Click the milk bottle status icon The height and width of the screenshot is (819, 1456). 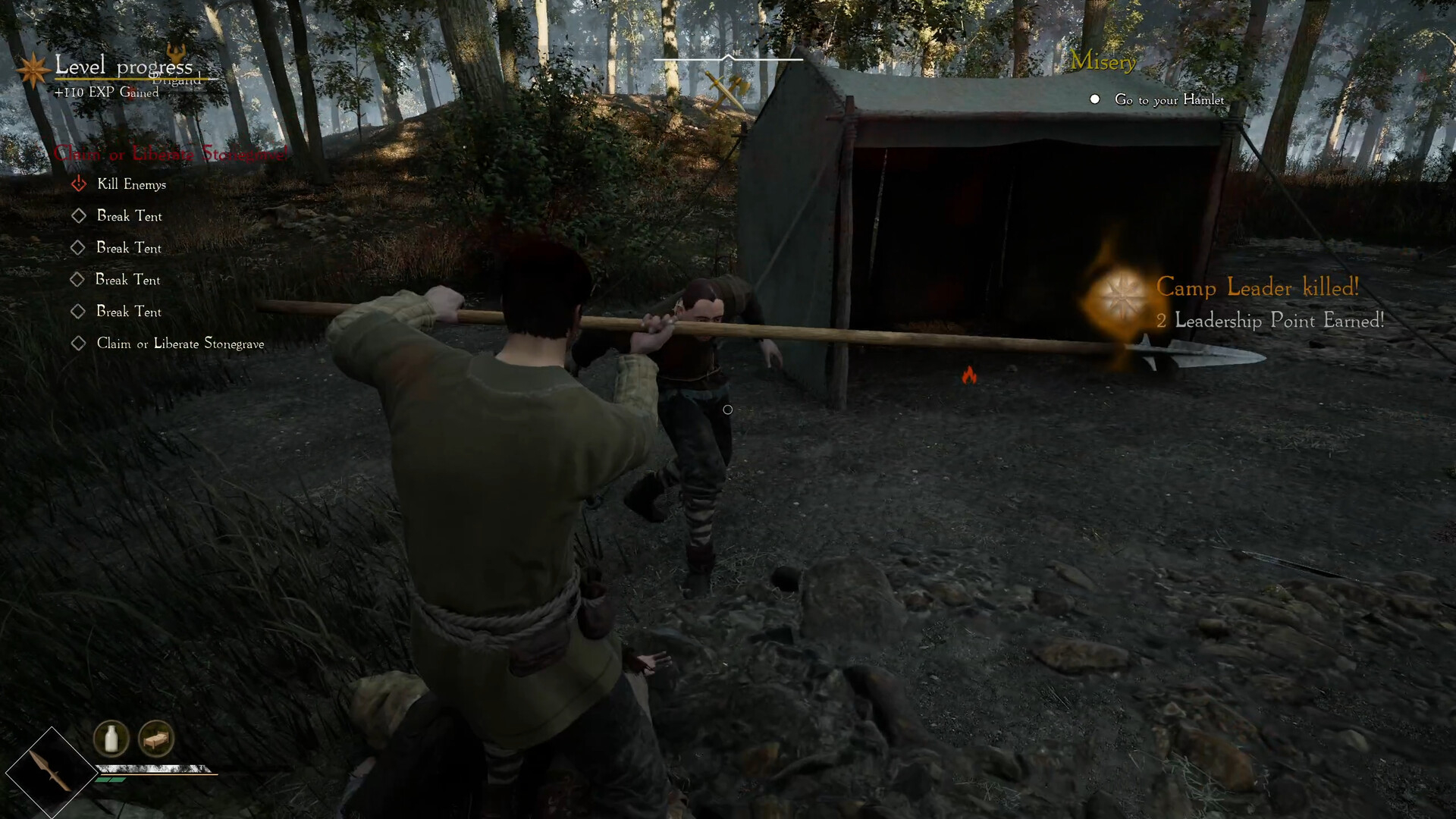click(x=111, y=738)
